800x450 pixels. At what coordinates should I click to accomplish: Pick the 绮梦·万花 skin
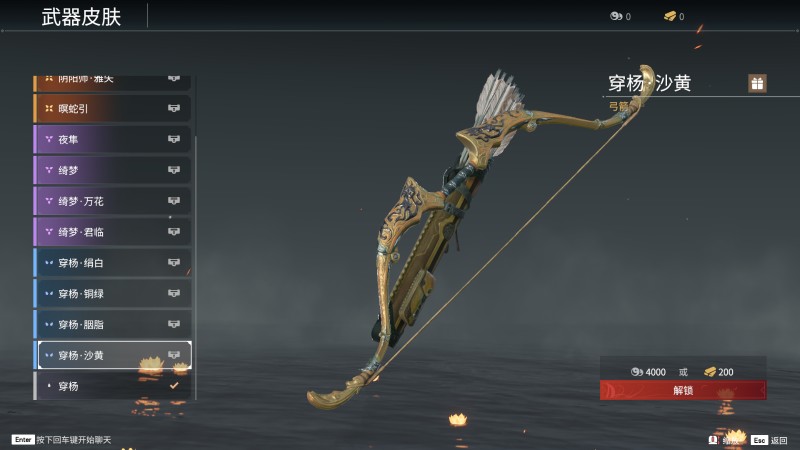pos(112,201)
